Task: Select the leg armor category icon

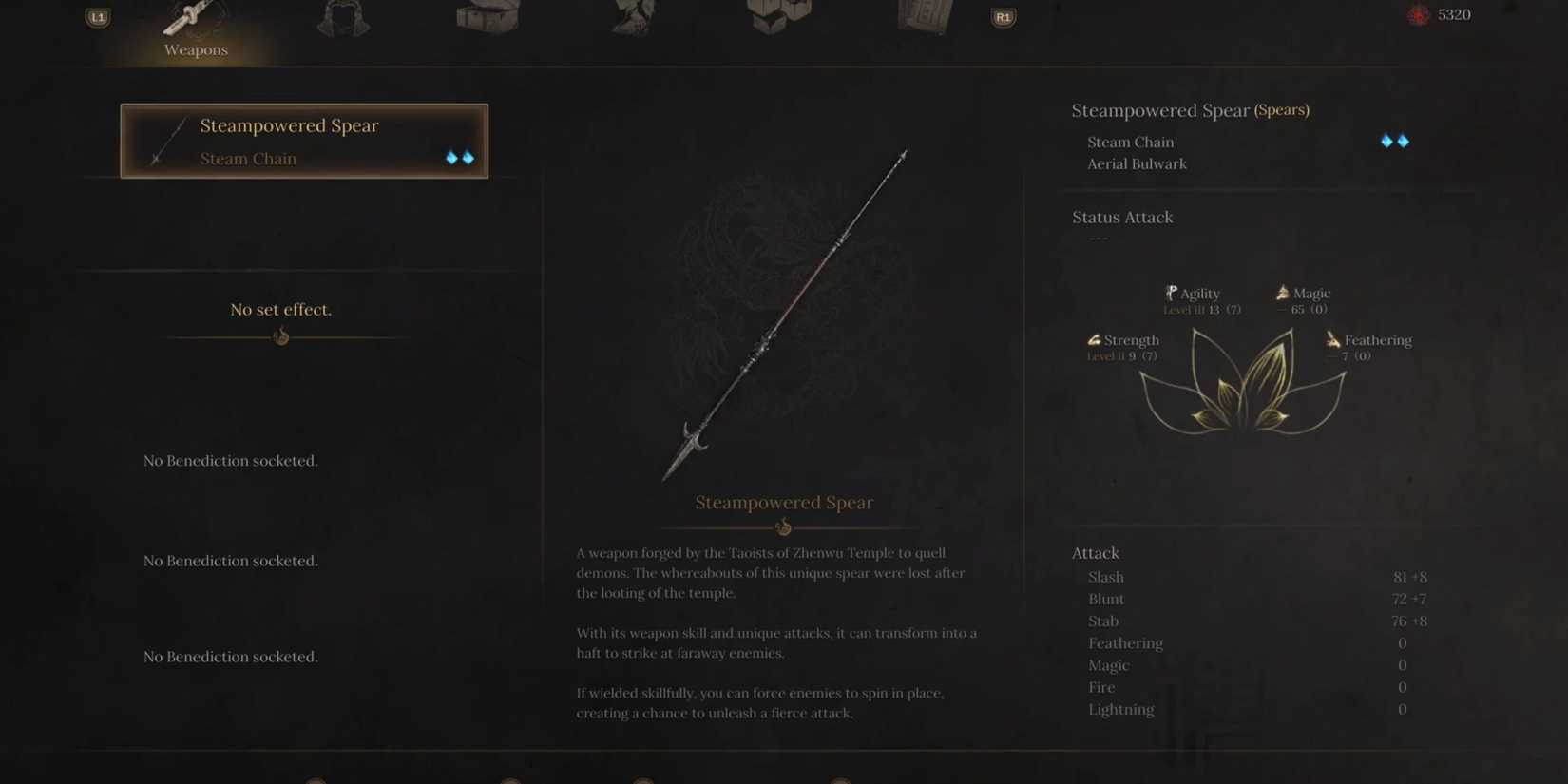Action: 632,16
